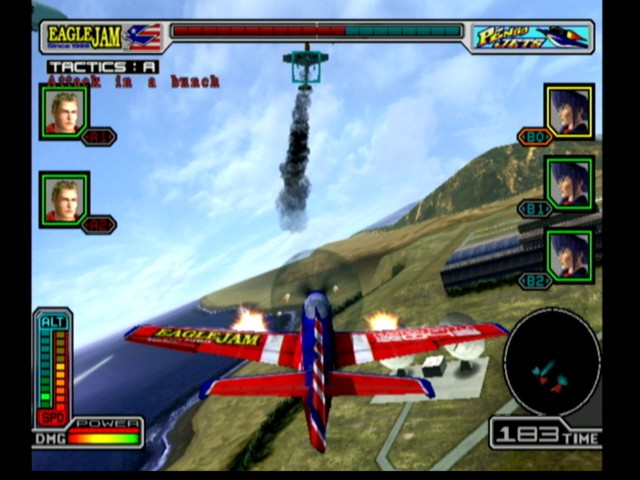
Task: Open the Tactics: A order label
Action: point(103,67)
